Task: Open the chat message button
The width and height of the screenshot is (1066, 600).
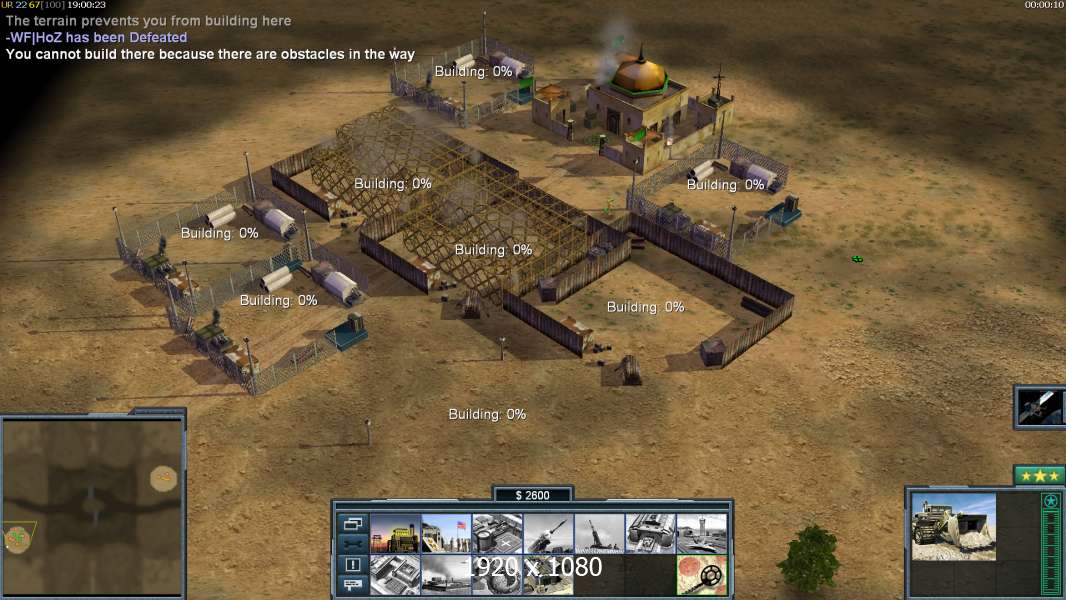Action: pos(353,585)
